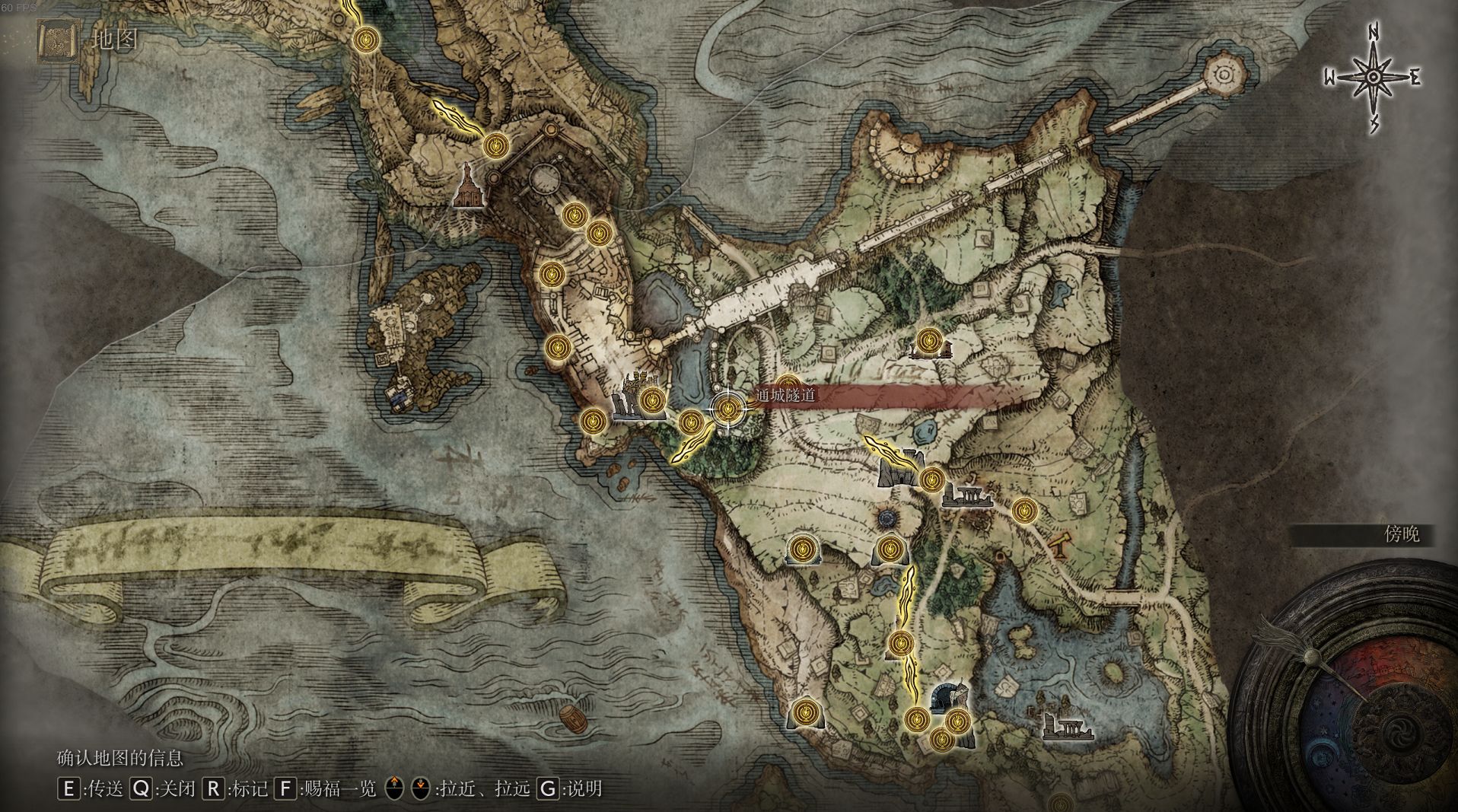Screen dimensions: 1458x812
Task: Select the 通城隧道 site of grace
Action: point(728,409)
